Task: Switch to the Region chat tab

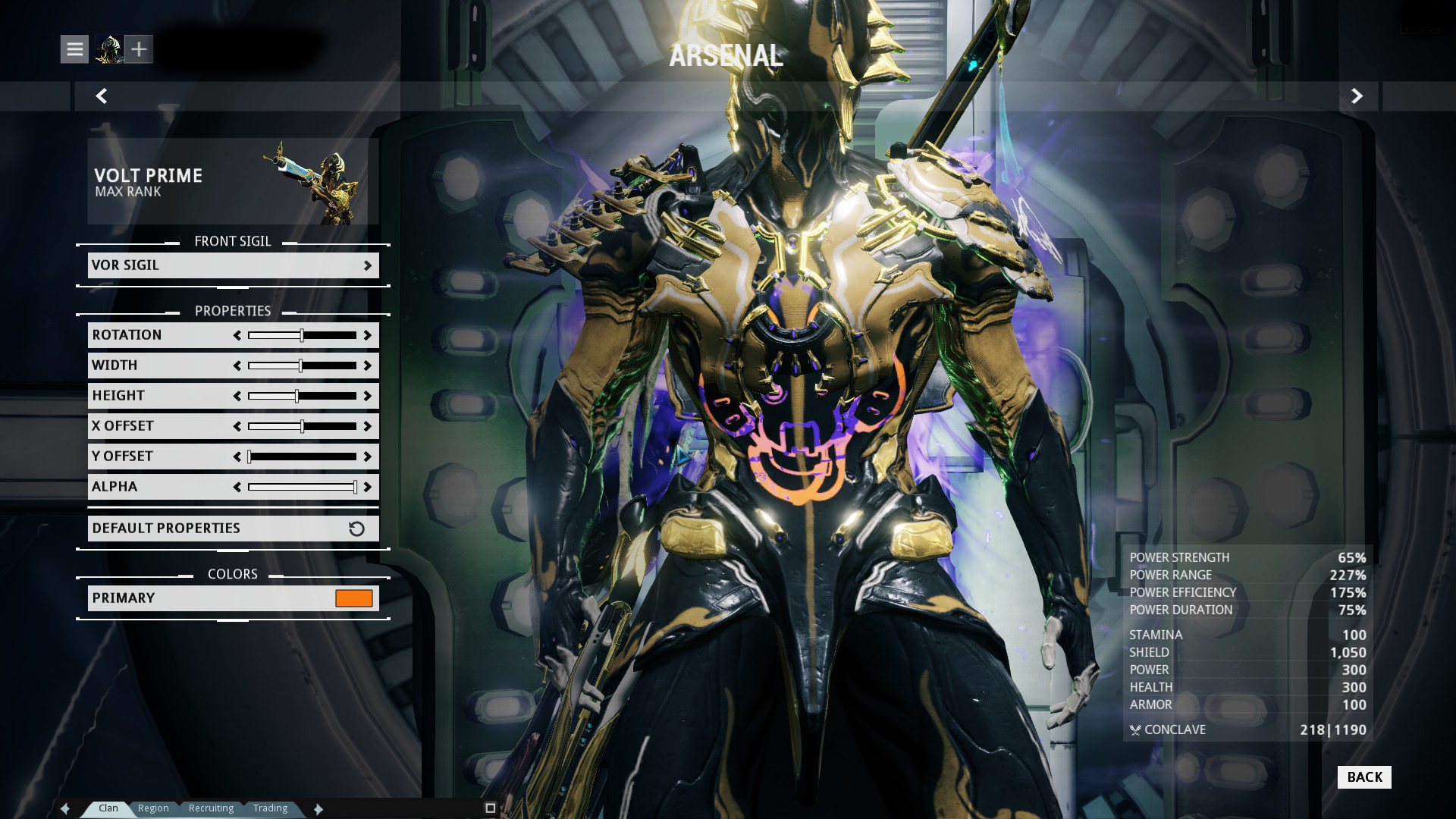Action: click(153, 808)
